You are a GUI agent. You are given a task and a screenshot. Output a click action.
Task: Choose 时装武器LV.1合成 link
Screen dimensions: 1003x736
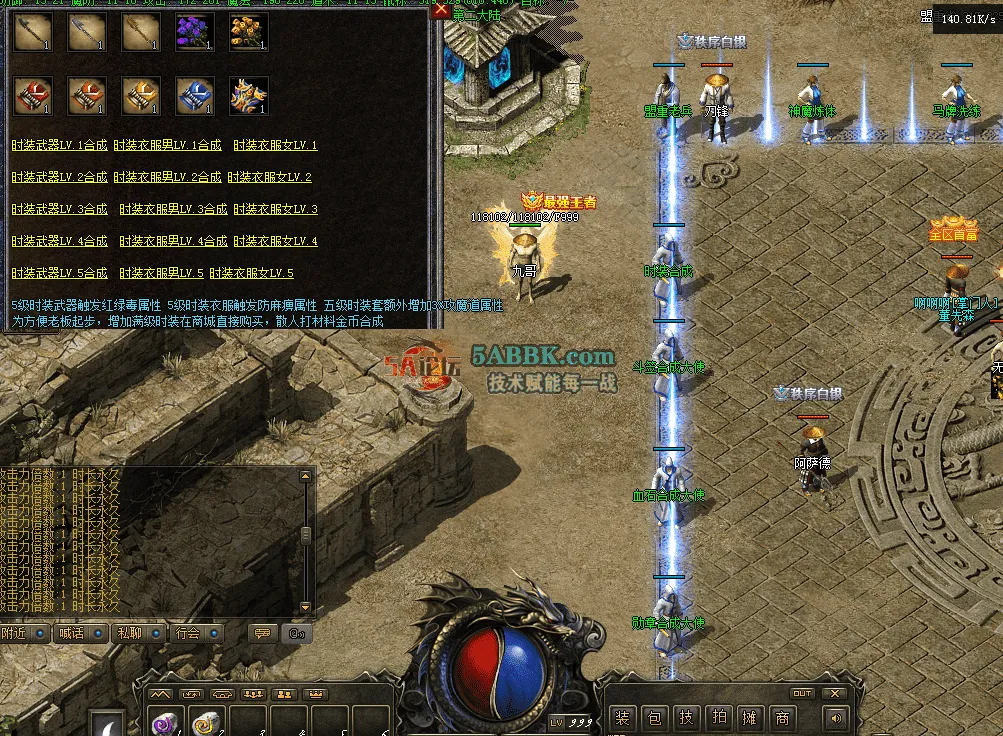coord(59,145)
